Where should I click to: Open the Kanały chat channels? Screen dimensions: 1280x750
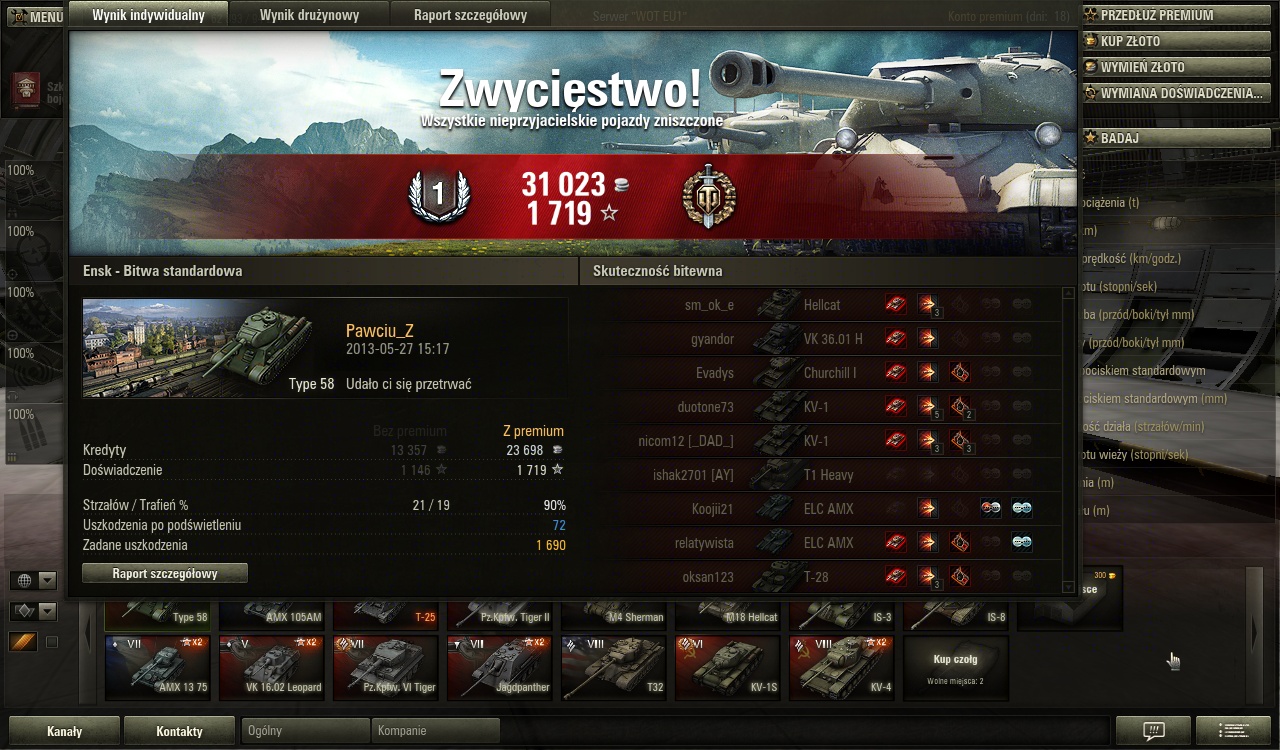[64, 731]
